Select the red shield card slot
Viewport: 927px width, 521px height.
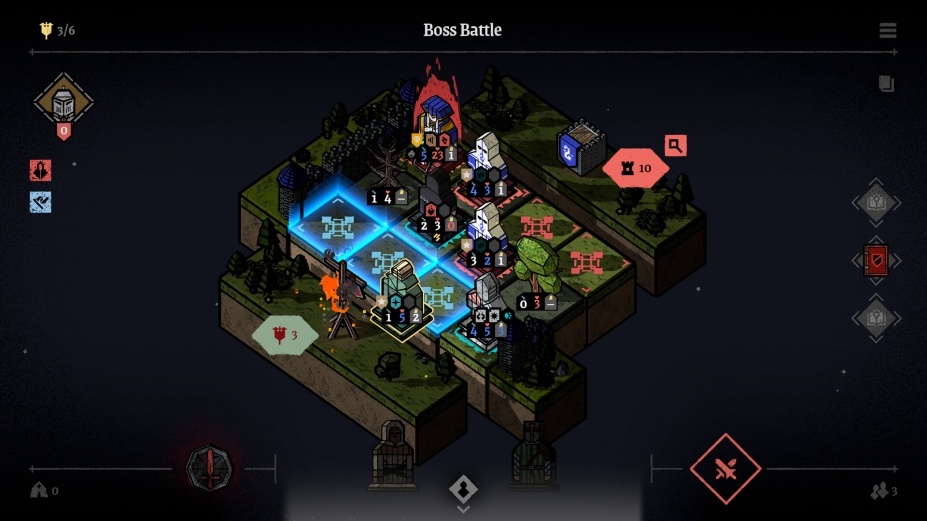pyautogui.click(x=876, y=261)
